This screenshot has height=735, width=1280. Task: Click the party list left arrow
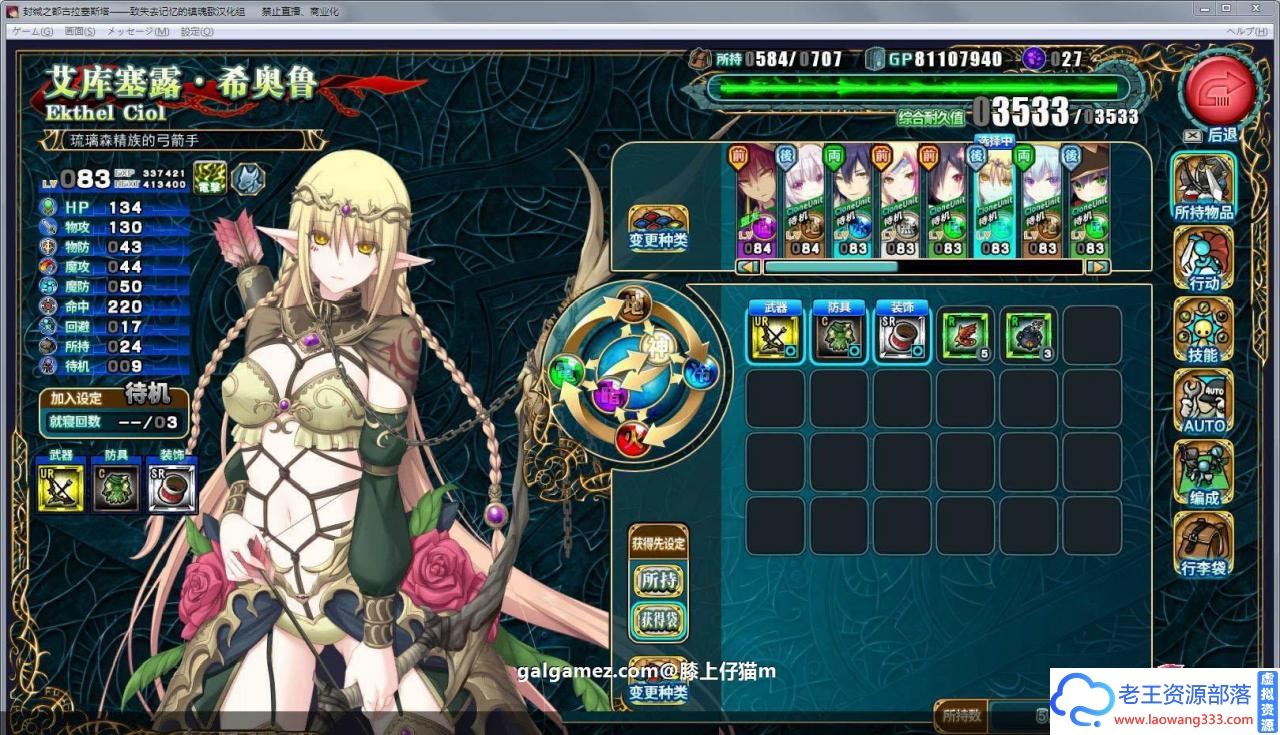click(x=746, y=267)
